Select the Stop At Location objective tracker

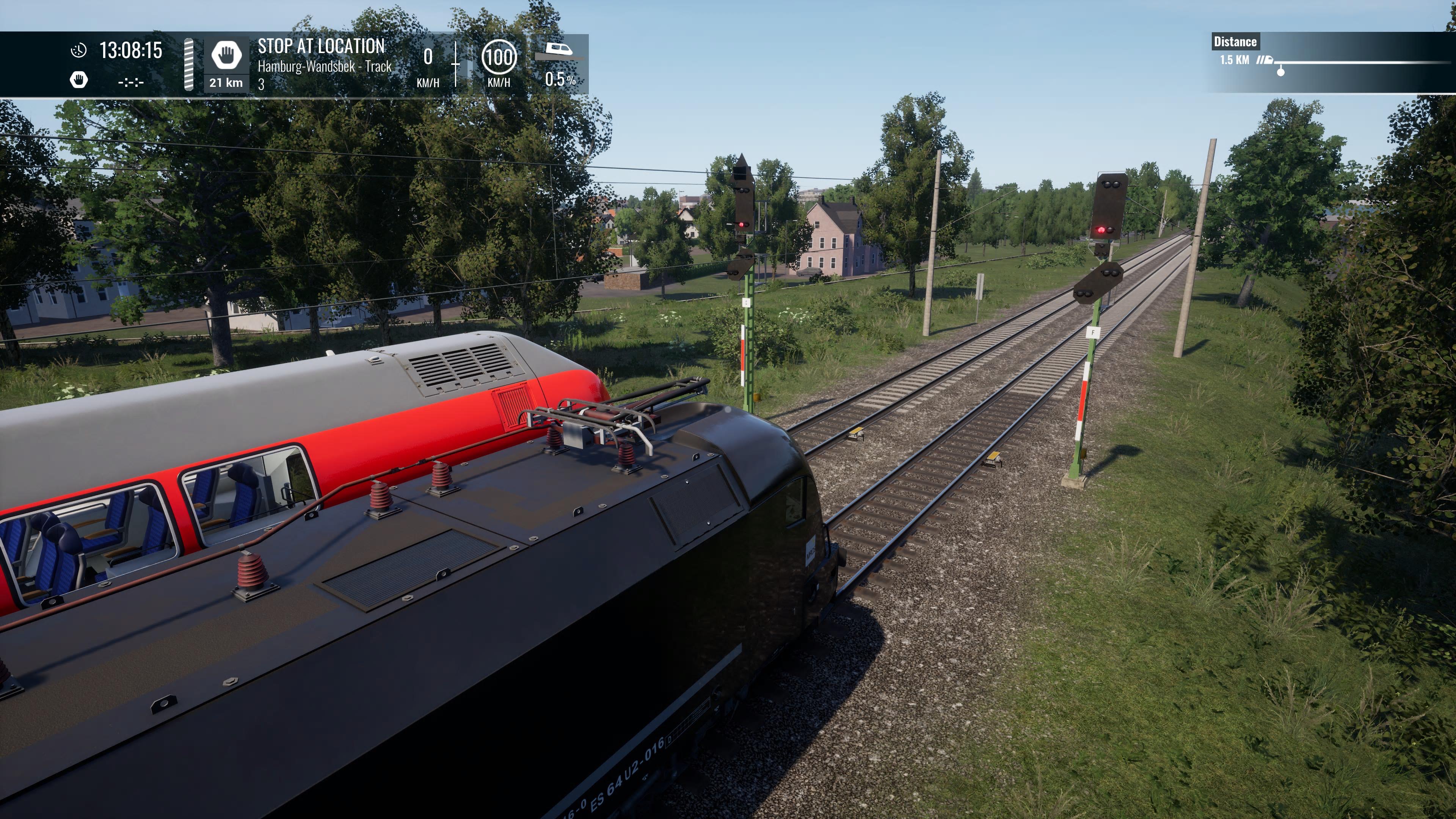(x=321, y=46)
